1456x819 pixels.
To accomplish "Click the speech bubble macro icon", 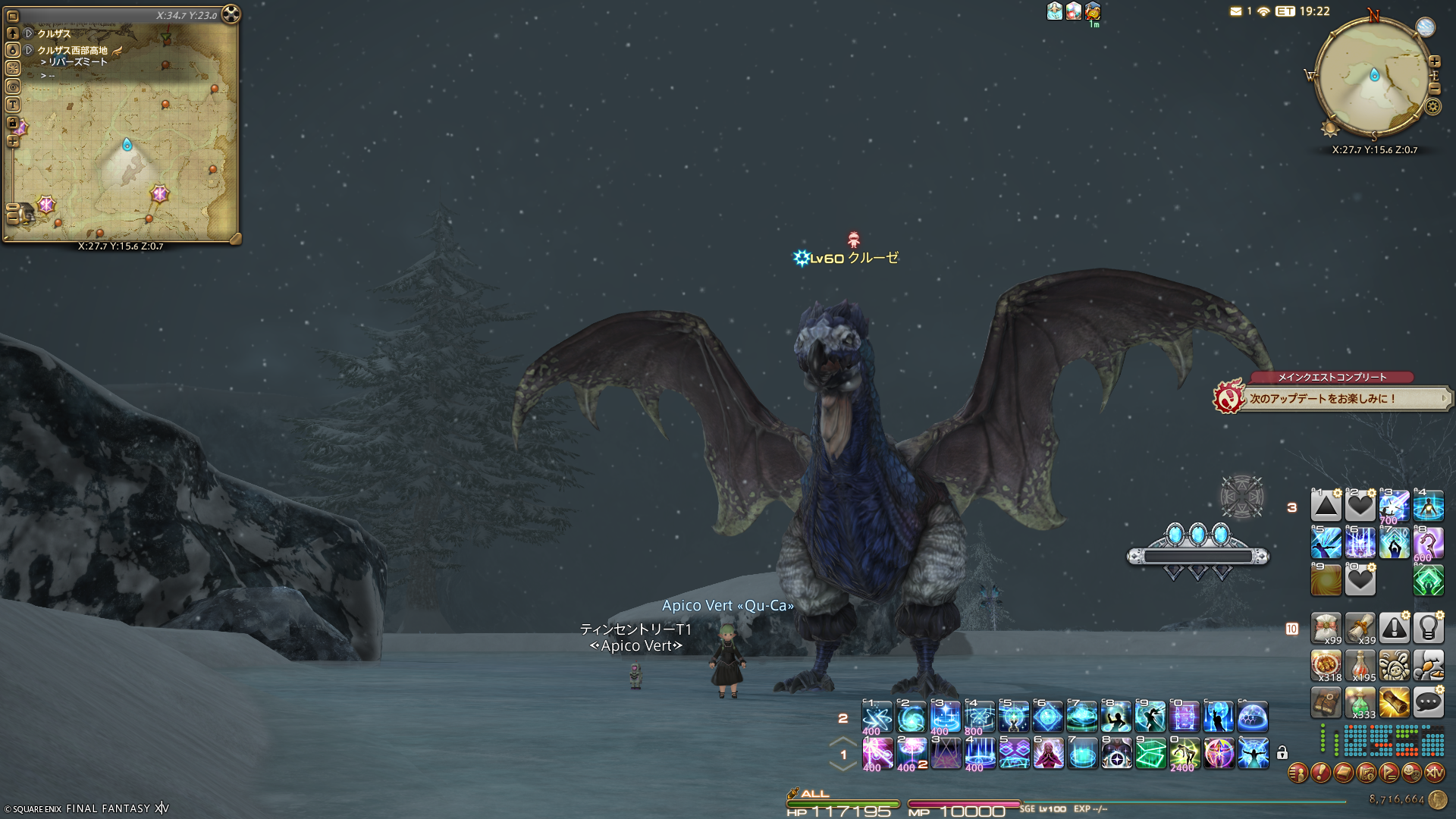I will 1428,702.
